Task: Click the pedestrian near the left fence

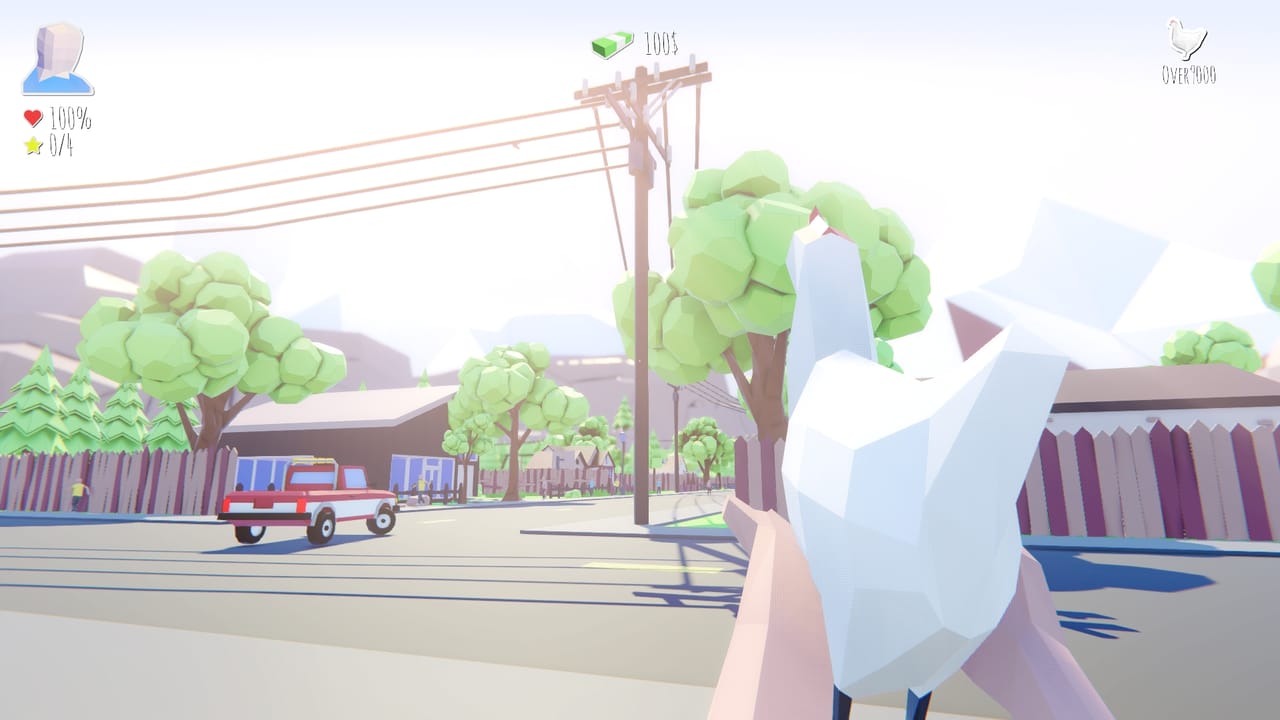Action: coord(78,490)
